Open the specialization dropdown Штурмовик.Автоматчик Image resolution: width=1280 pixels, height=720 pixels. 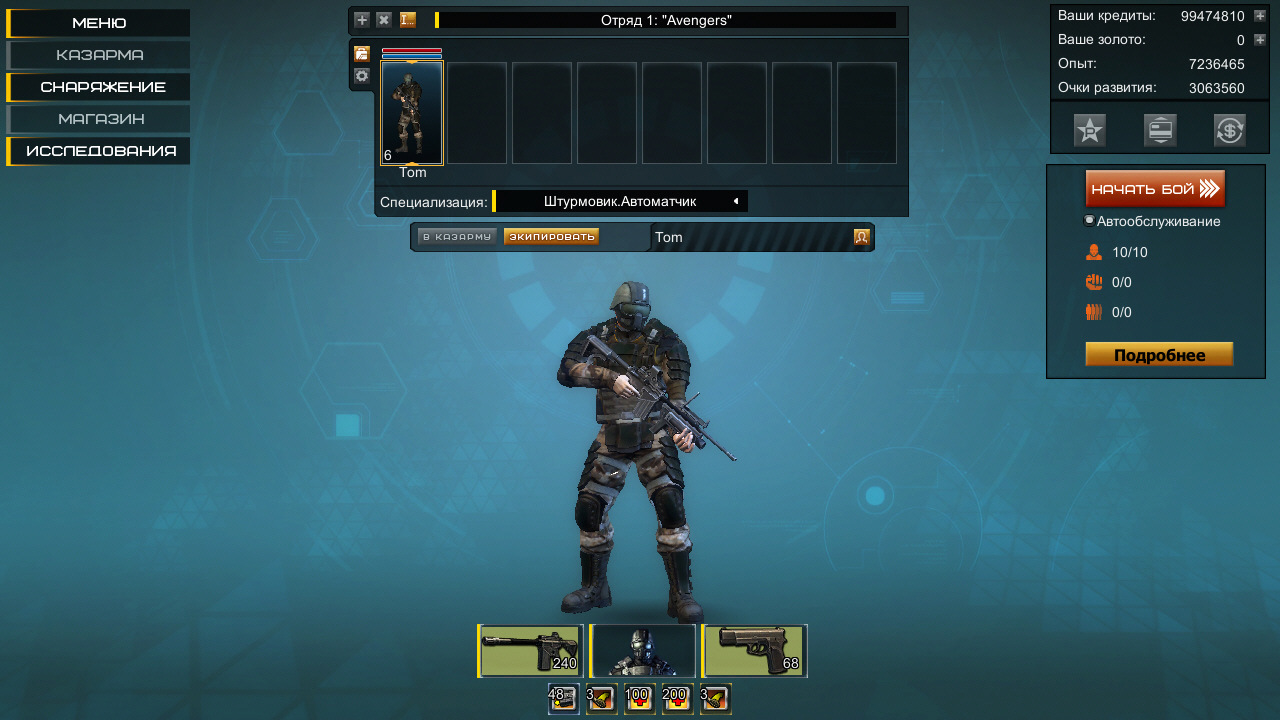tap(620, 201)
